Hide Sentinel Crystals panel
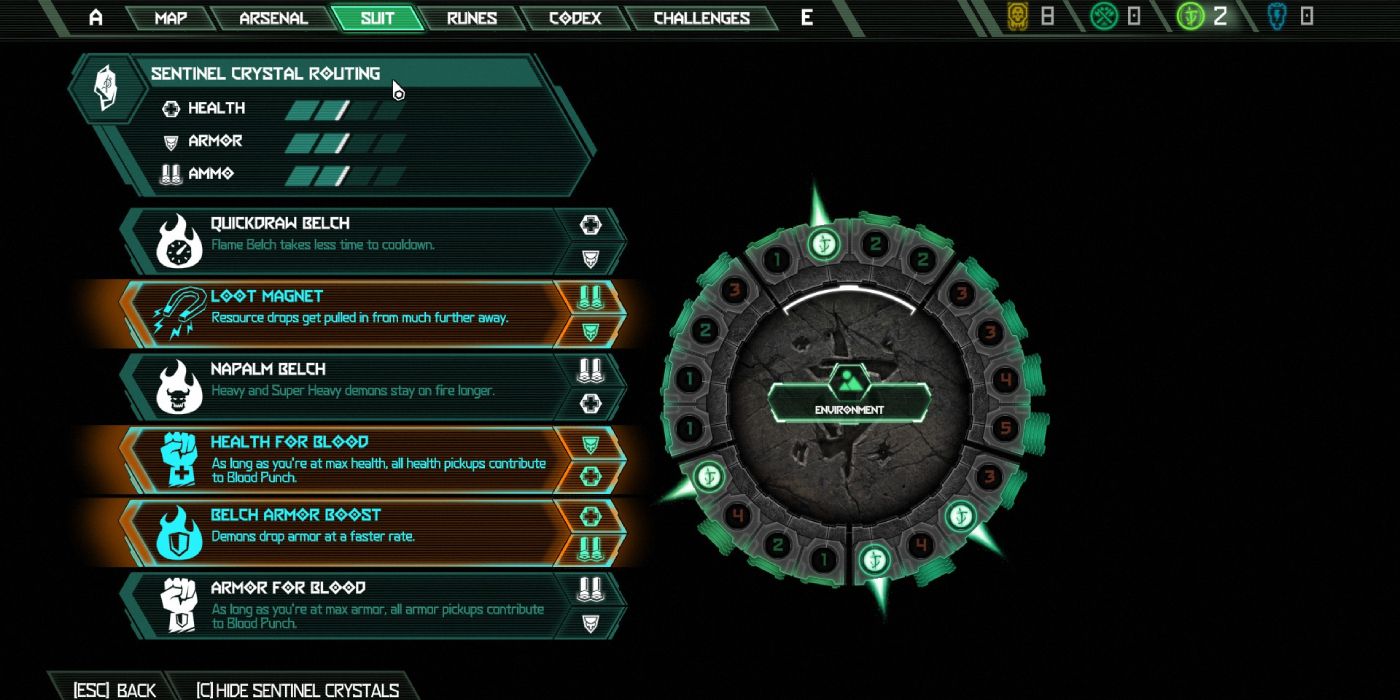 point(297,690)
